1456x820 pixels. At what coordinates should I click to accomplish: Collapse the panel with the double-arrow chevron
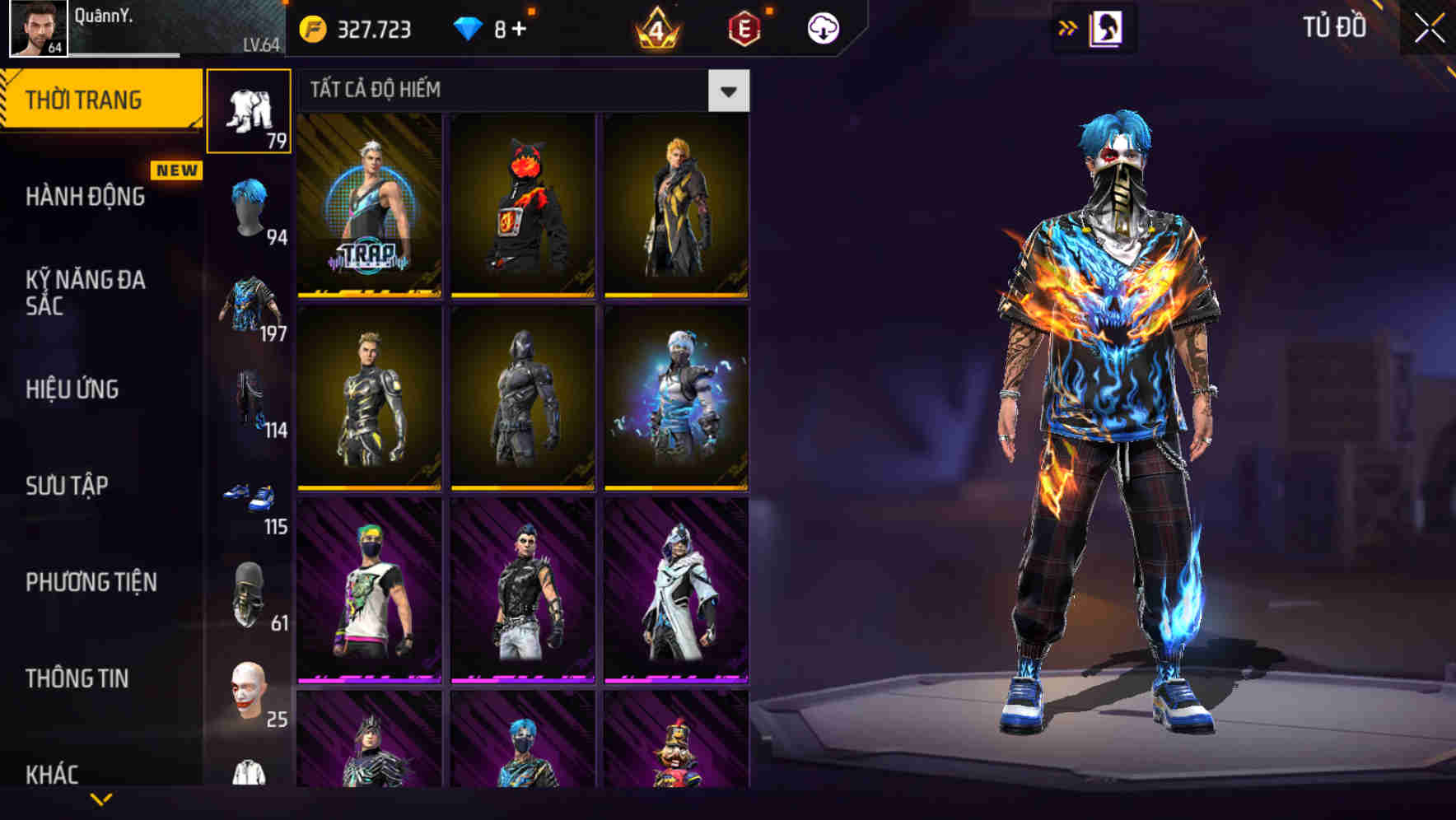coord(1066,26)
